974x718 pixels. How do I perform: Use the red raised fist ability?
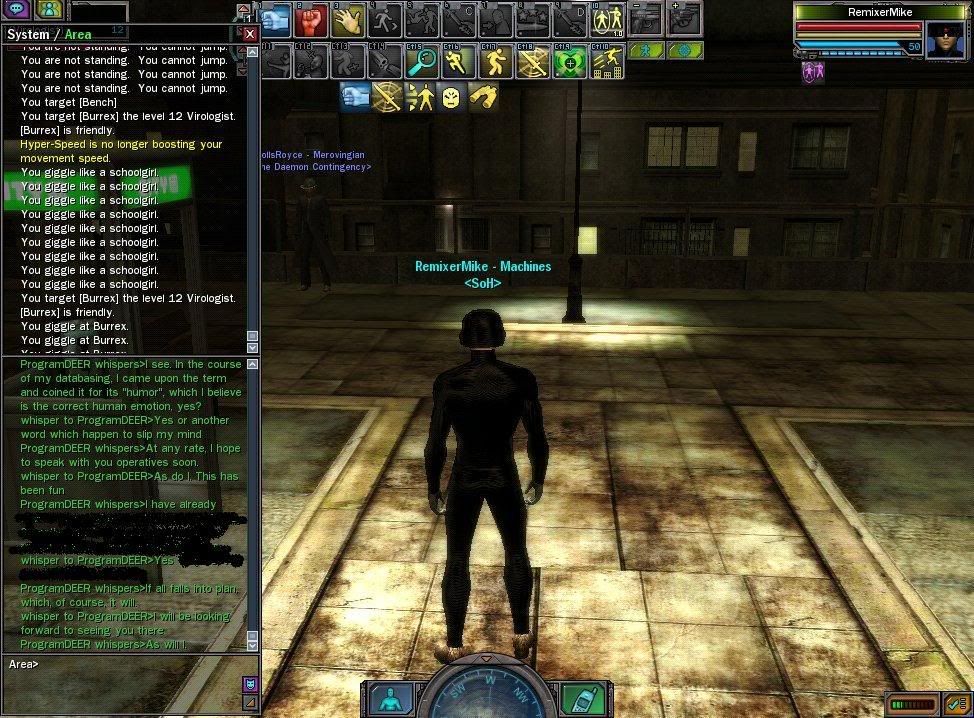coord(312,20)
